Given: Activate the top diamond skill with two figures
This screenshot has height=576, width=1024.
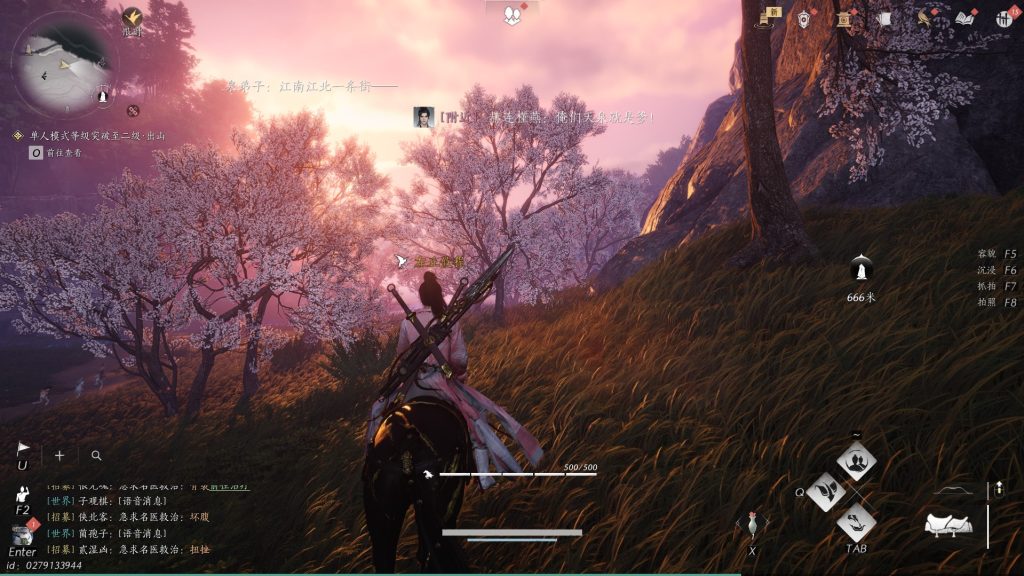Looking at the screenshot, I should pos(856,461).
